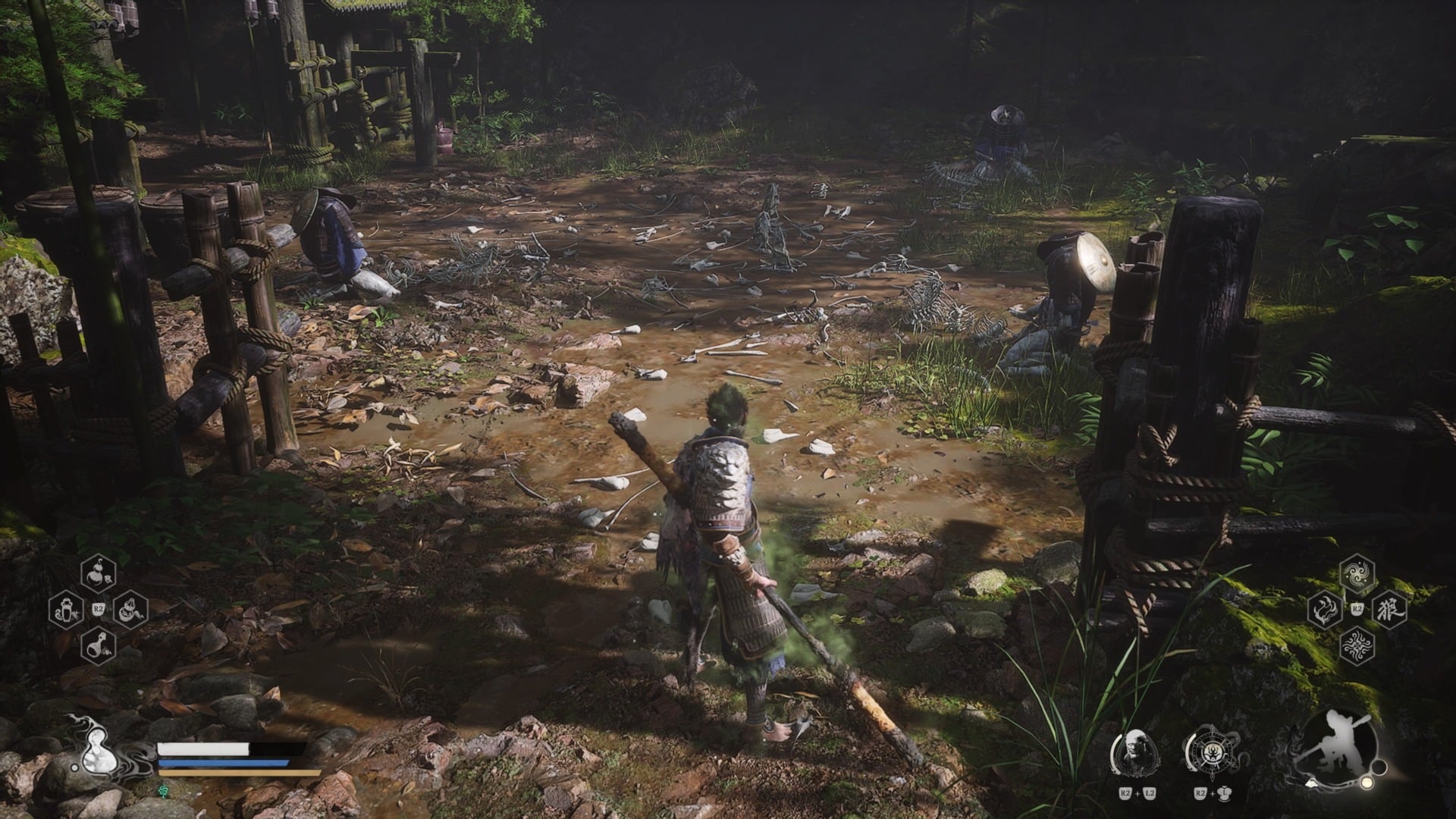Select the top gourd item in the quick-item wheel

point(97,575)
